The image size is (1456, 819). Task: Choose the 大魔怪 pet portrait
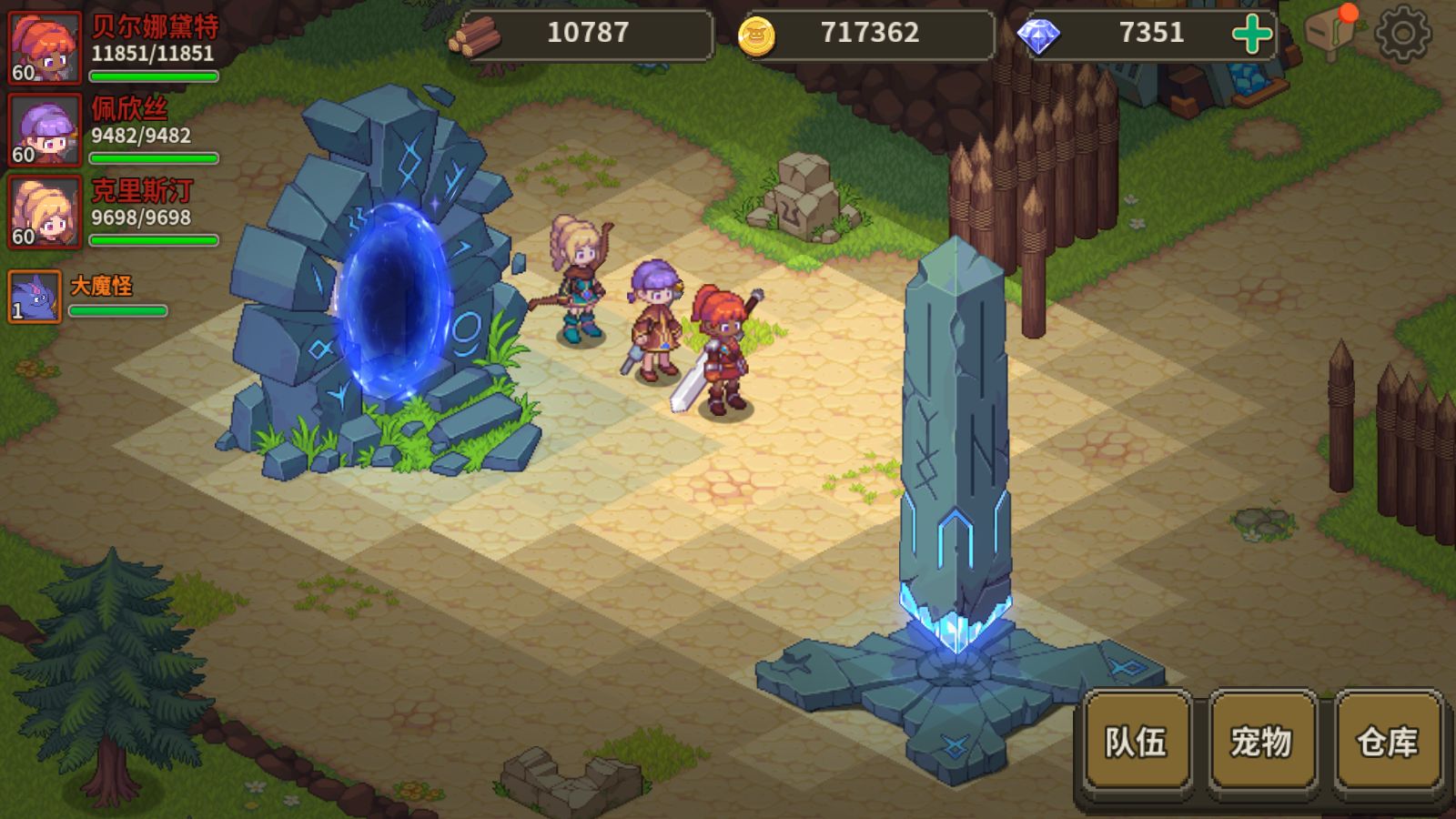click(x=35, y=297)
